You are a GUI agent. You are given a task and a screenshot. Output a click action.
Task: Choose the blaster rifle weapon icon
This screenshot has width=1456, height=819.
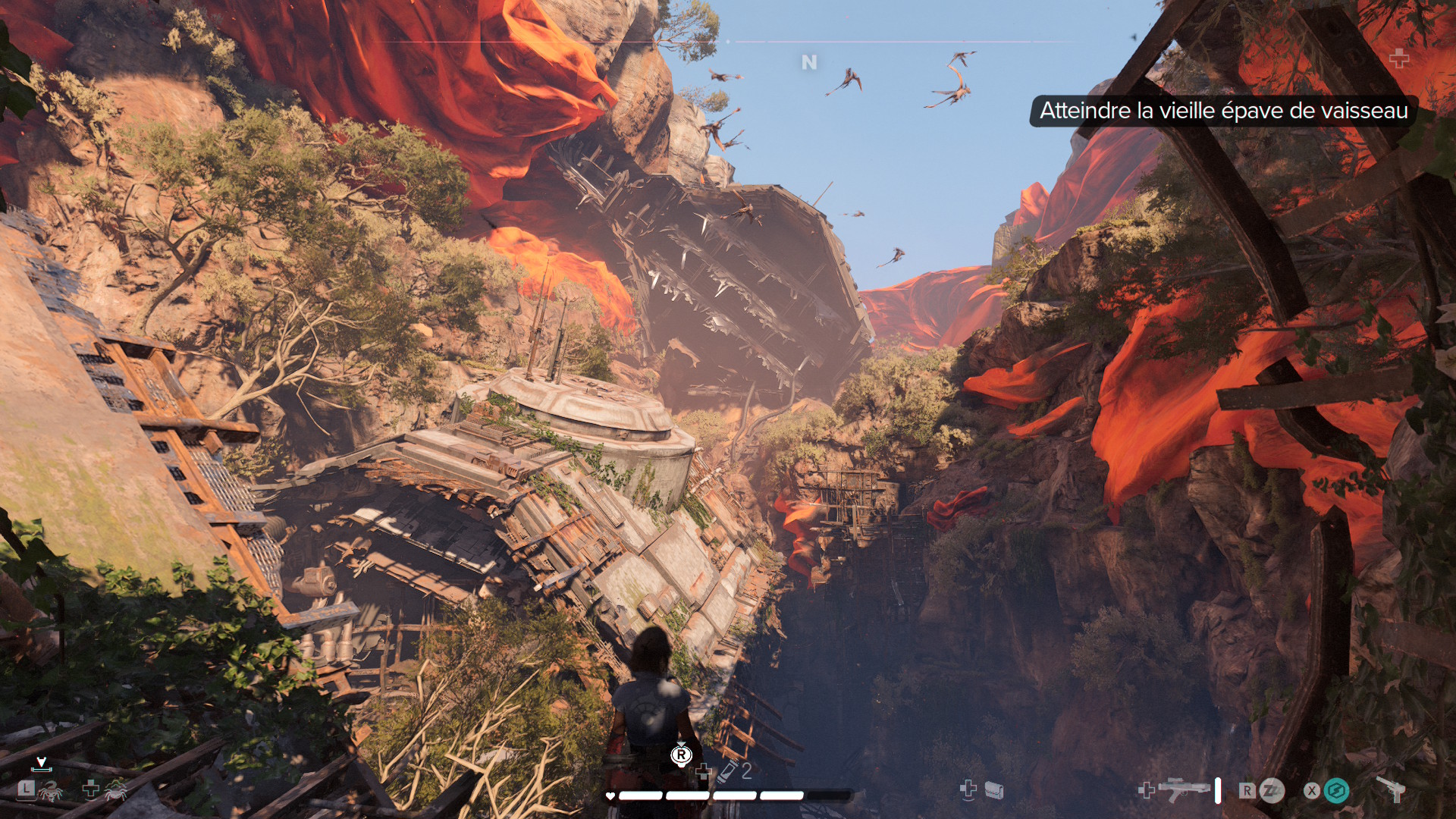pos(1184,789)
